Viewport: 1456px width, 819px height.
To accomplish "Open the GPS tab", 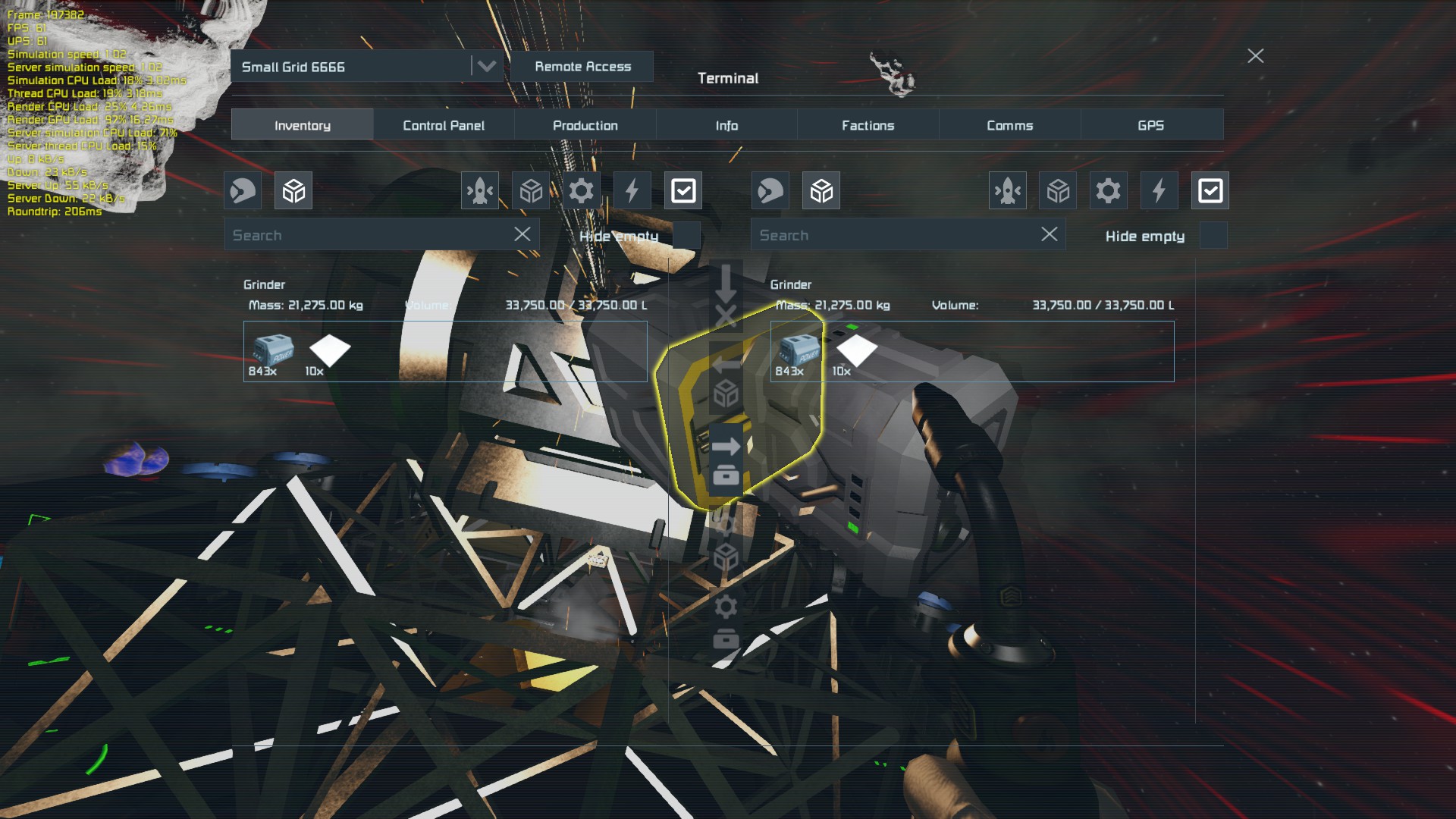I will (x=1150, y=125).
